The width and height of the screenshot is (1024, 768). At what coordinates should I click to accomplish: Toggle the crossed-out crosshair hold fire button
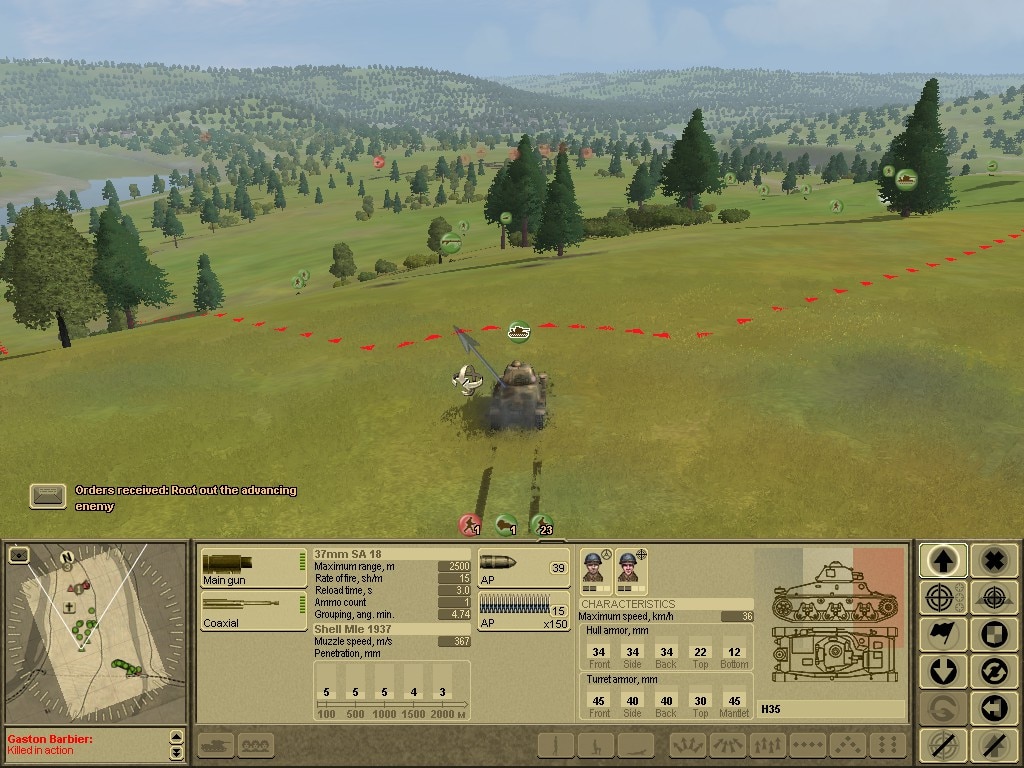click(943, 744)
